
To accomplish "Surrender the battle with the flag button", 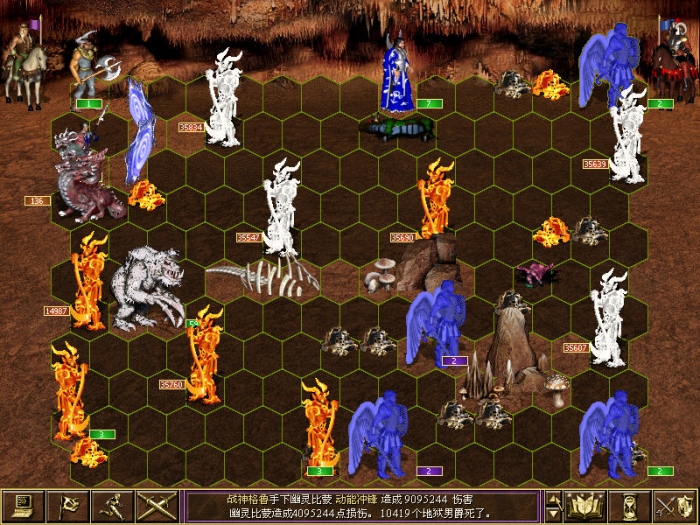I will click(68, 506).
